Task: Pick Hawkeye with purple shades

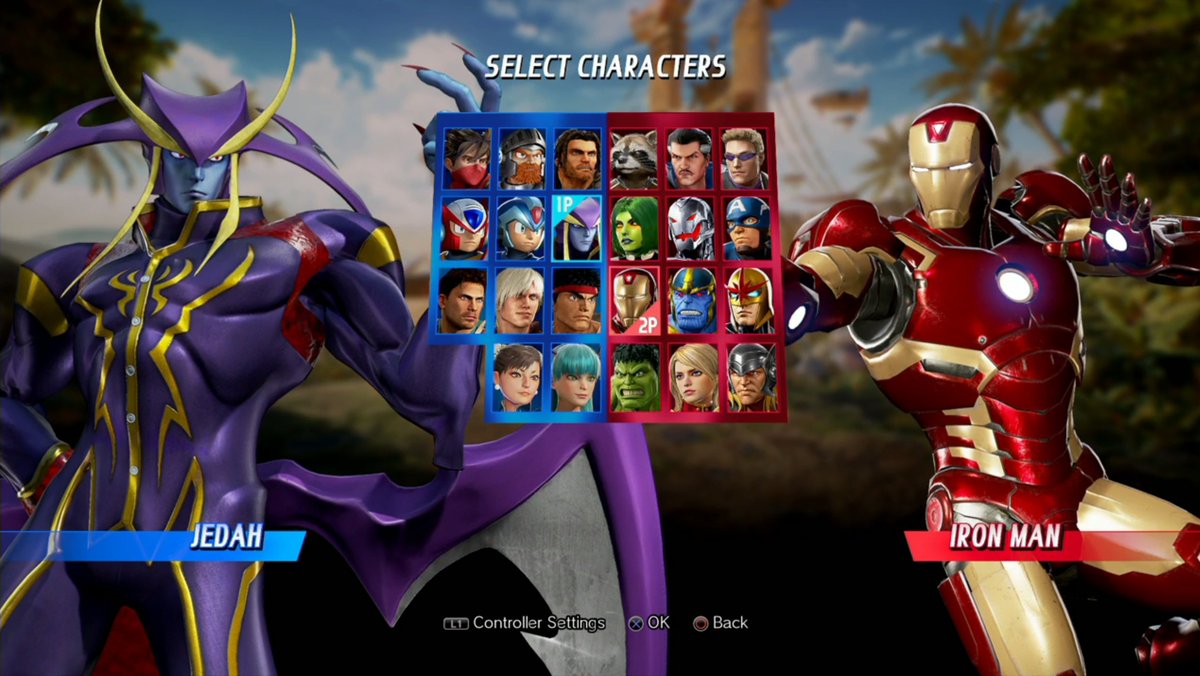Action: point(747,159)
